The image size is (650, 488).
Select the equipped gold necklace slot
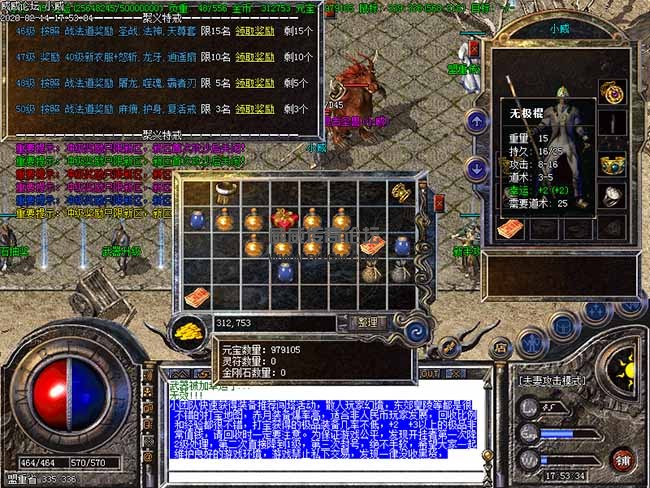[x=611, y=92]
